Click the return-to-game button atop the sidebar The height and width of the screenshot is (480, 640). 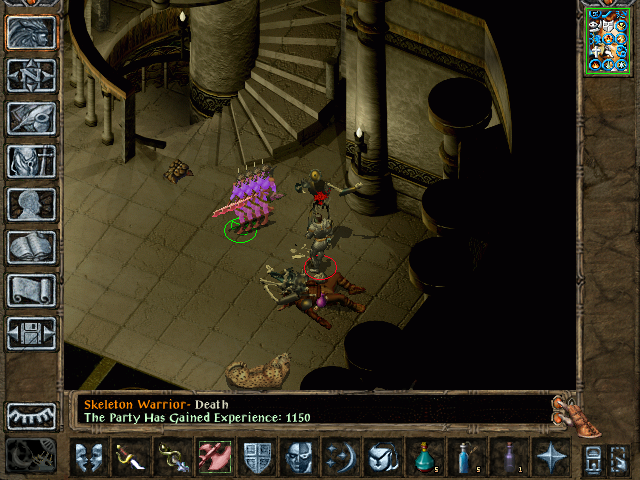pyautogui.click(x=31, y=32)
